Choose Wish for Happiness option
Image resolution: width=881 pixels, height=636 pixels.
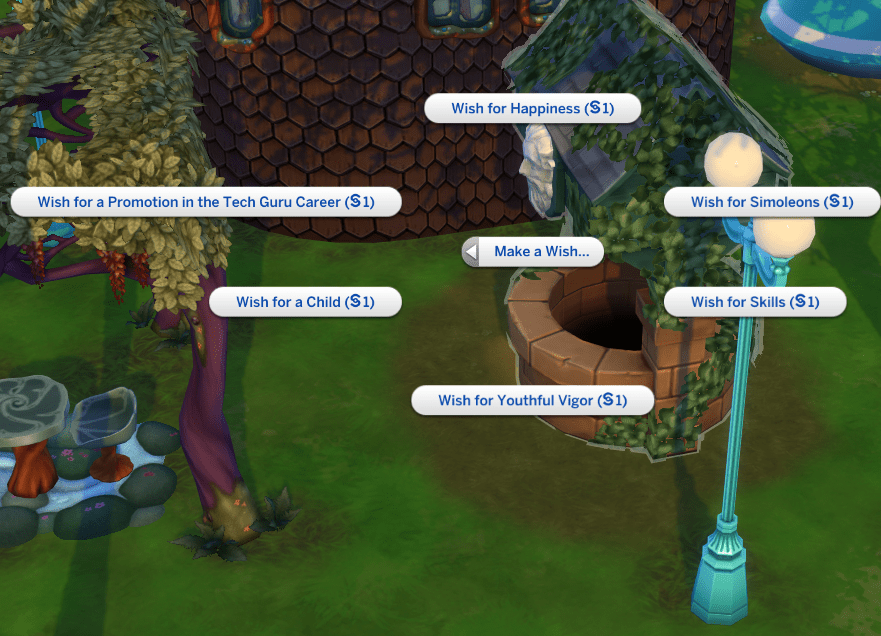(532, 109)
